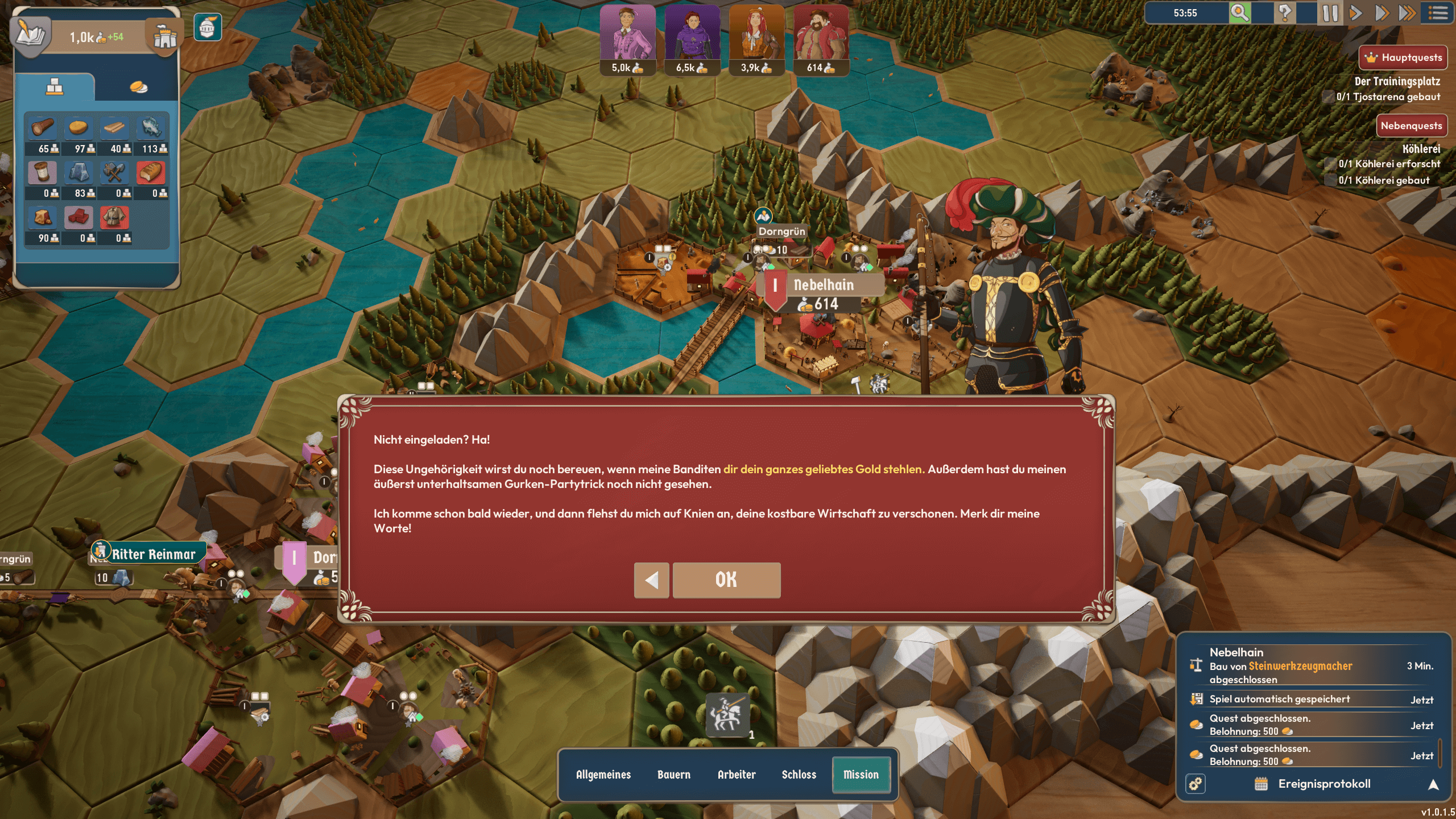Open the quill and book journal
1456x819 pixels.
coord(31,34)
